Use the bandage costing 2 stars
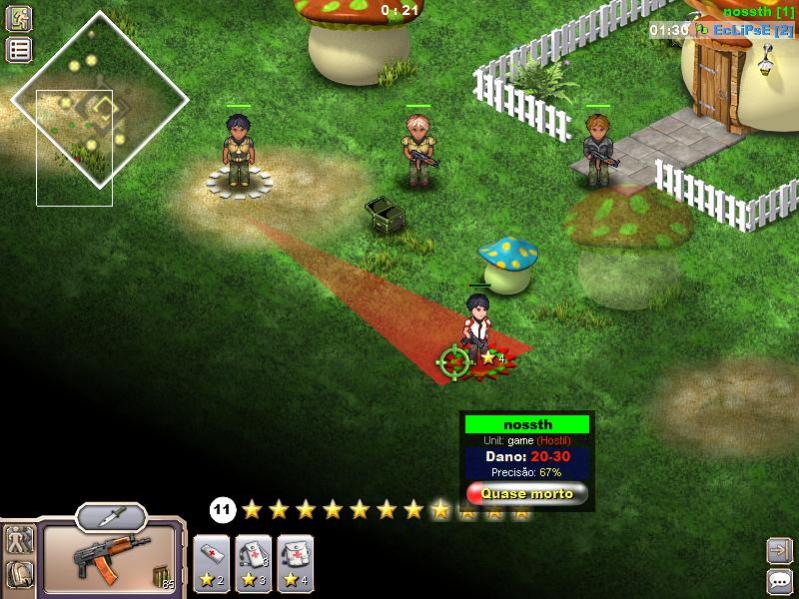The height and width of the screenshot is (599, 799). click(211, 564)
